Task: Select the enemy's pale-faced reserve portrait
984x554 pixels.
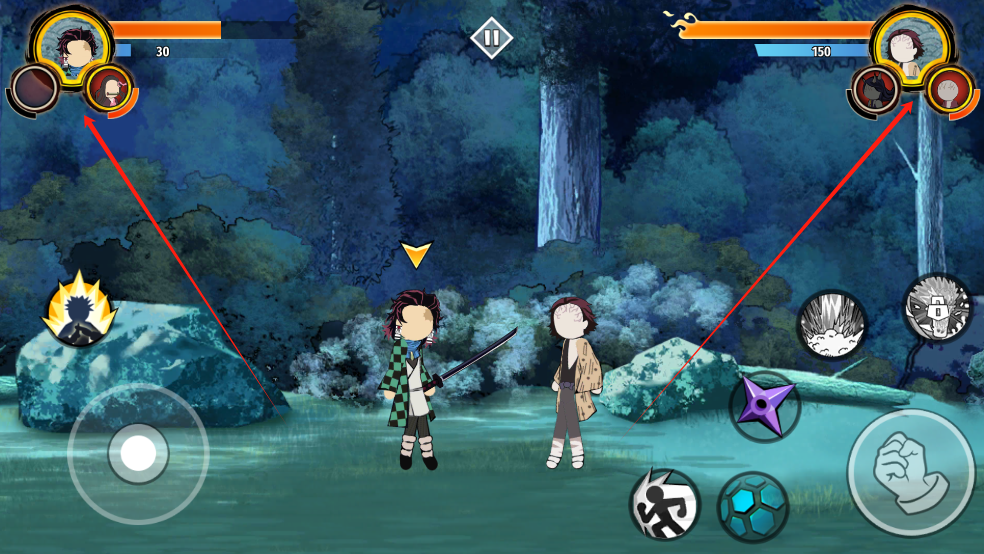Action: (x=949, y=90)
